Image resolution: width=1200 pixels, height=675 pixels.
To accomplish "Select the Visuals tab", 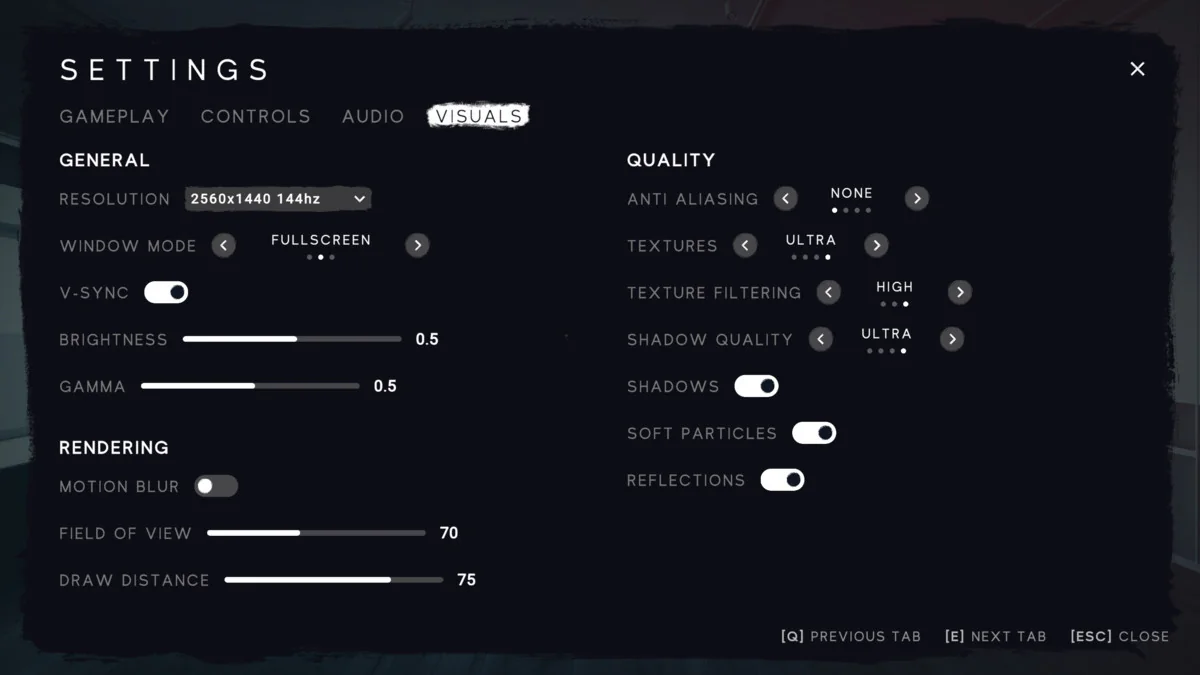I will coord(479,116).
